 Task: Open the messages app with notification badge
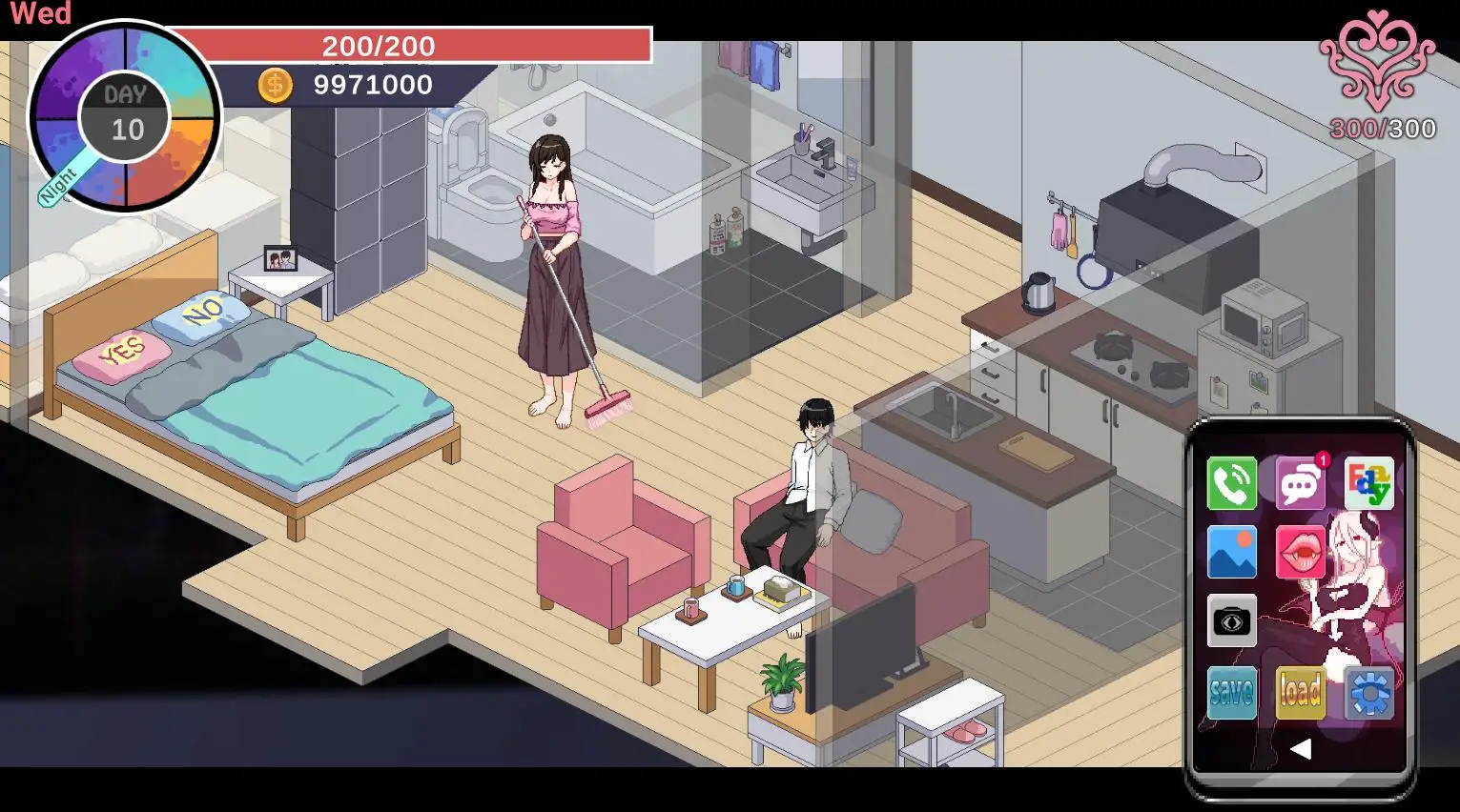(1300, 483)
